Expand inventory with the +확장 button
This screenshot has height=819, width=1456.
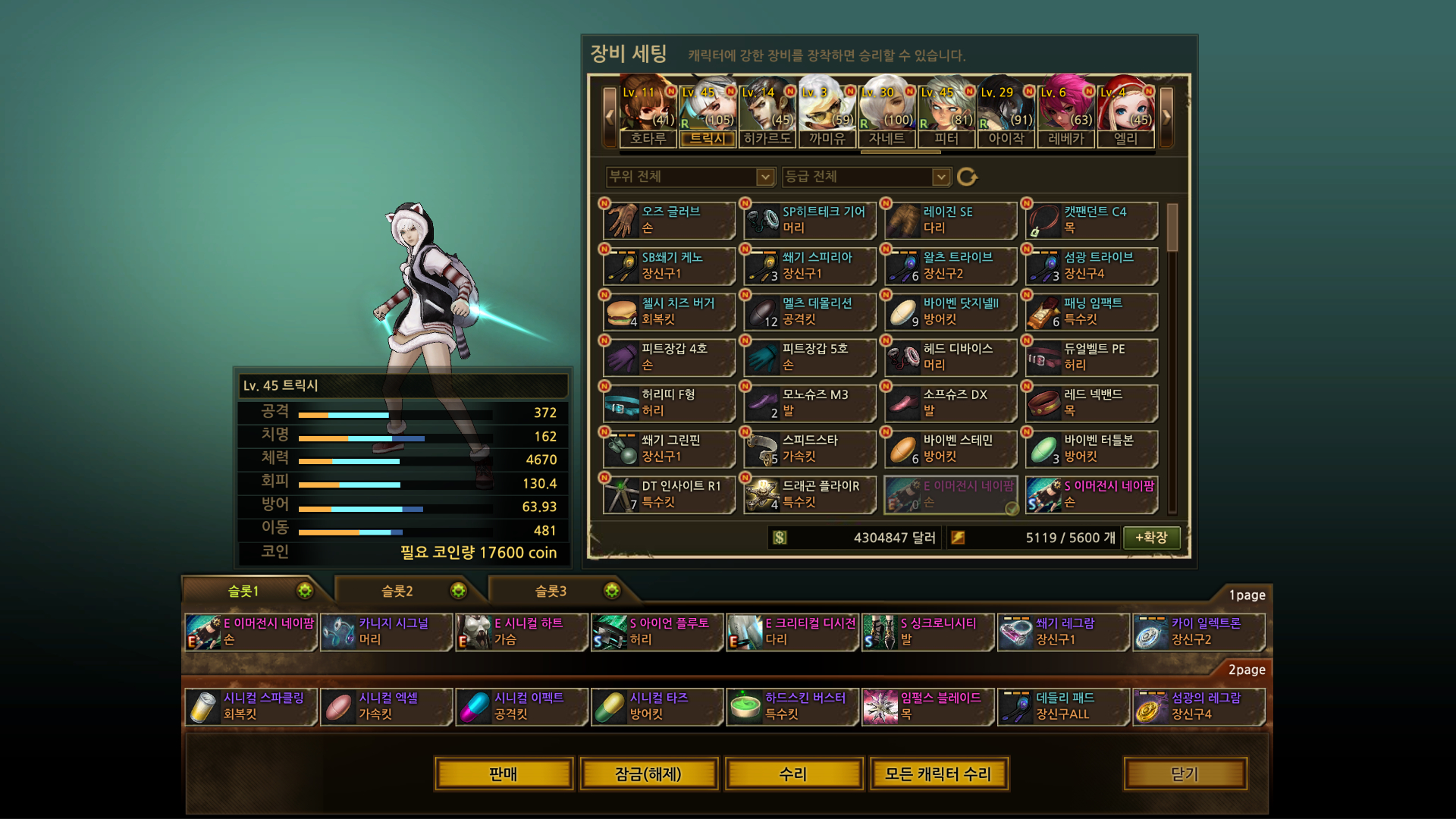pos(1151,538)
